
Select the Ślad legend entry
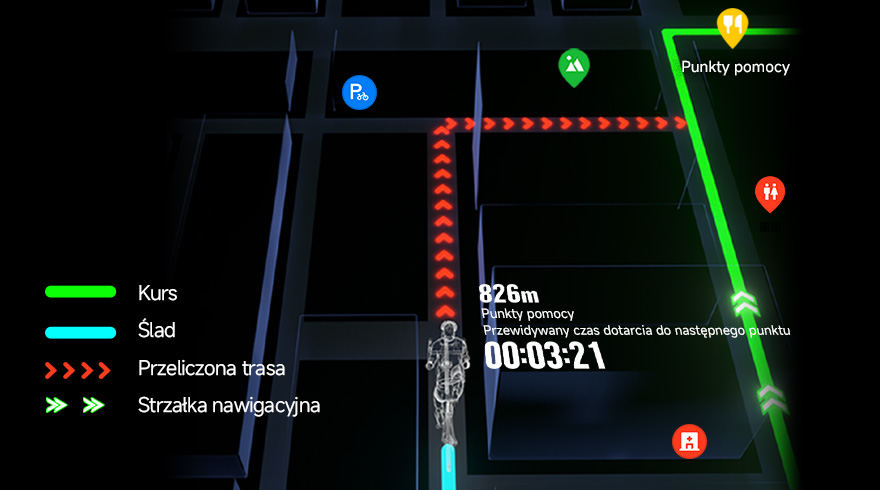[x=156, y=330]
